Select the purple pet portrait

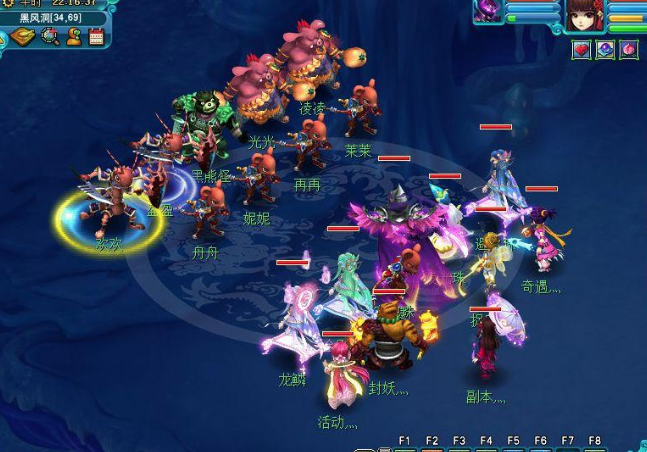click(489, 12)
